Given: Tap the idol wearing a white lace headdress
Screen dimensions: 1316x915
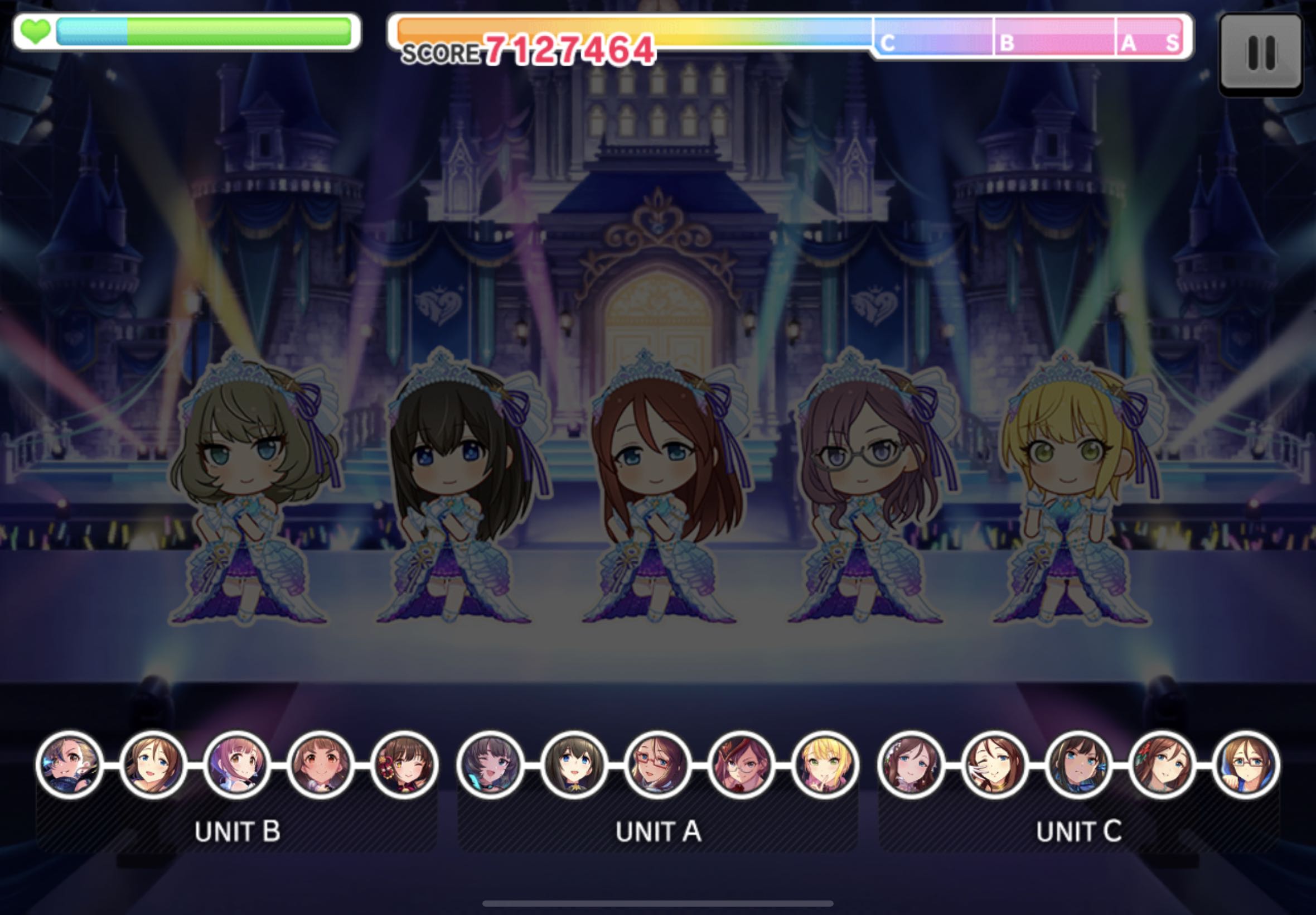Looking at the screenshot, I should tap(911, 765).
